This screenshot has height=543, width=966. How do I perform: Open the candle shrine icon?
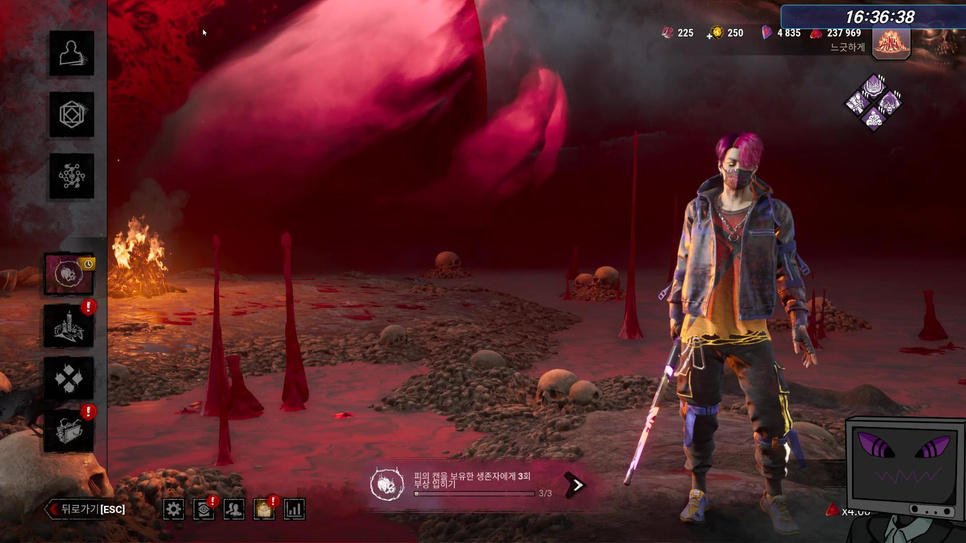click(x=69, y=326)
